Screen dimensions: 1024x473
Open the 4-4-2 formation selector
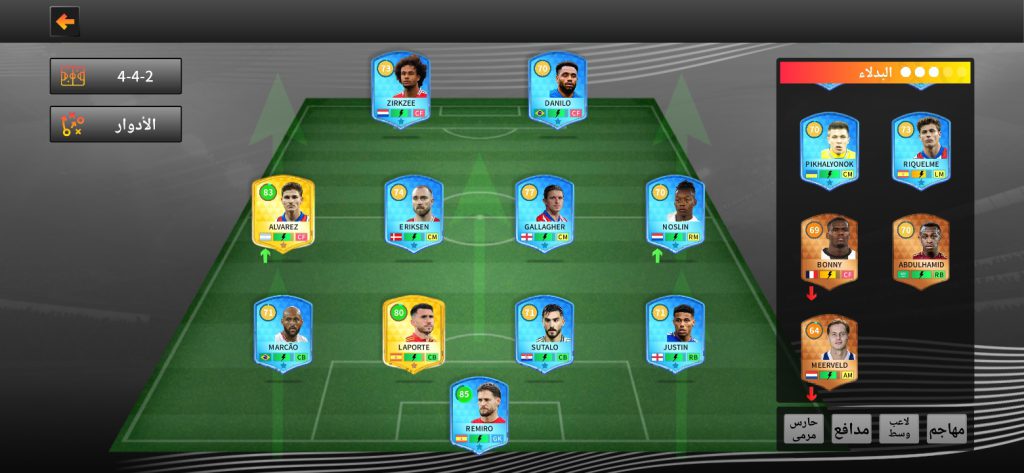click(116, 76)
